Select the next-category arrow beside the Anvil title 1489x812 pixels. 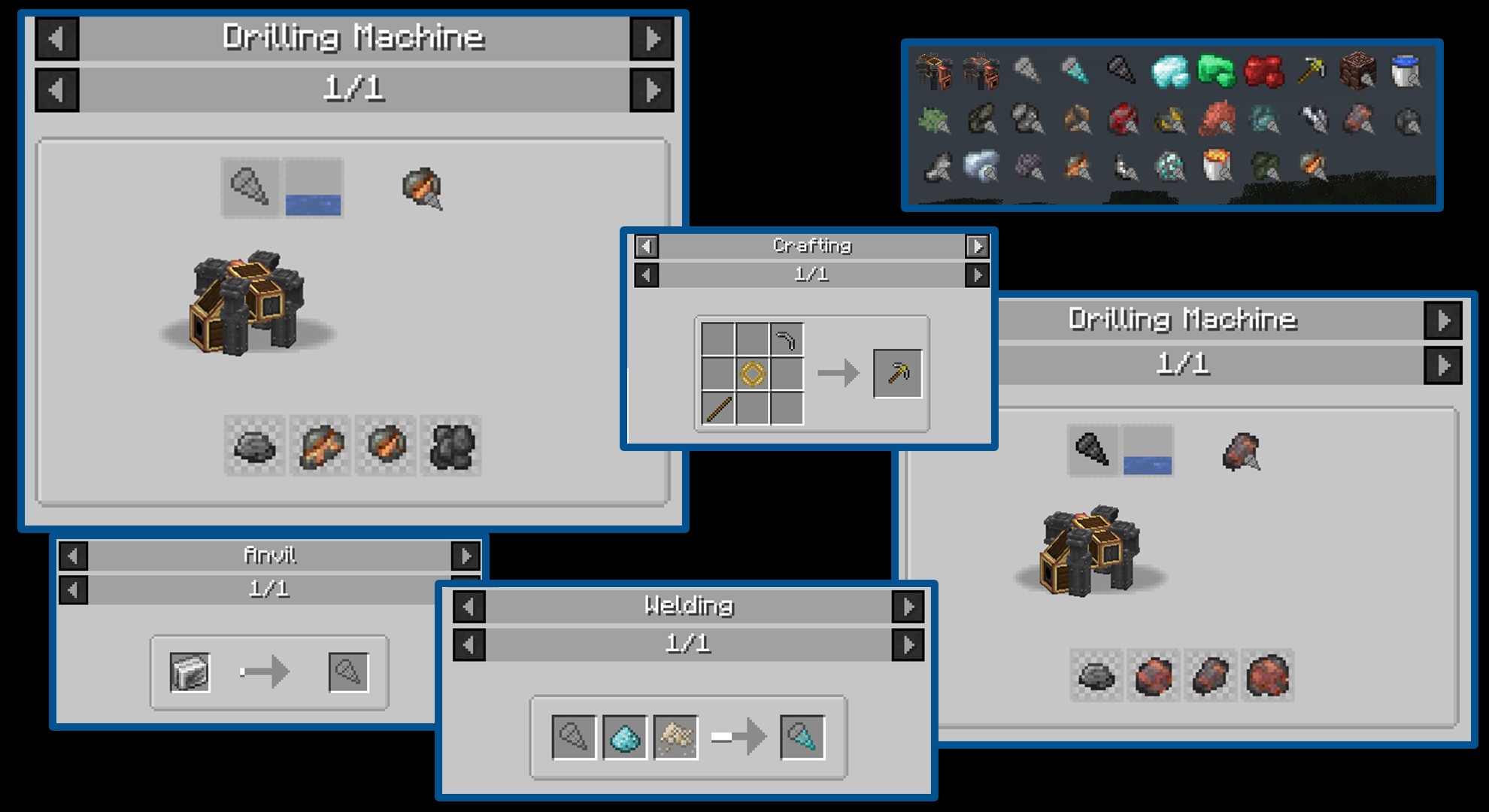[466, 556]
